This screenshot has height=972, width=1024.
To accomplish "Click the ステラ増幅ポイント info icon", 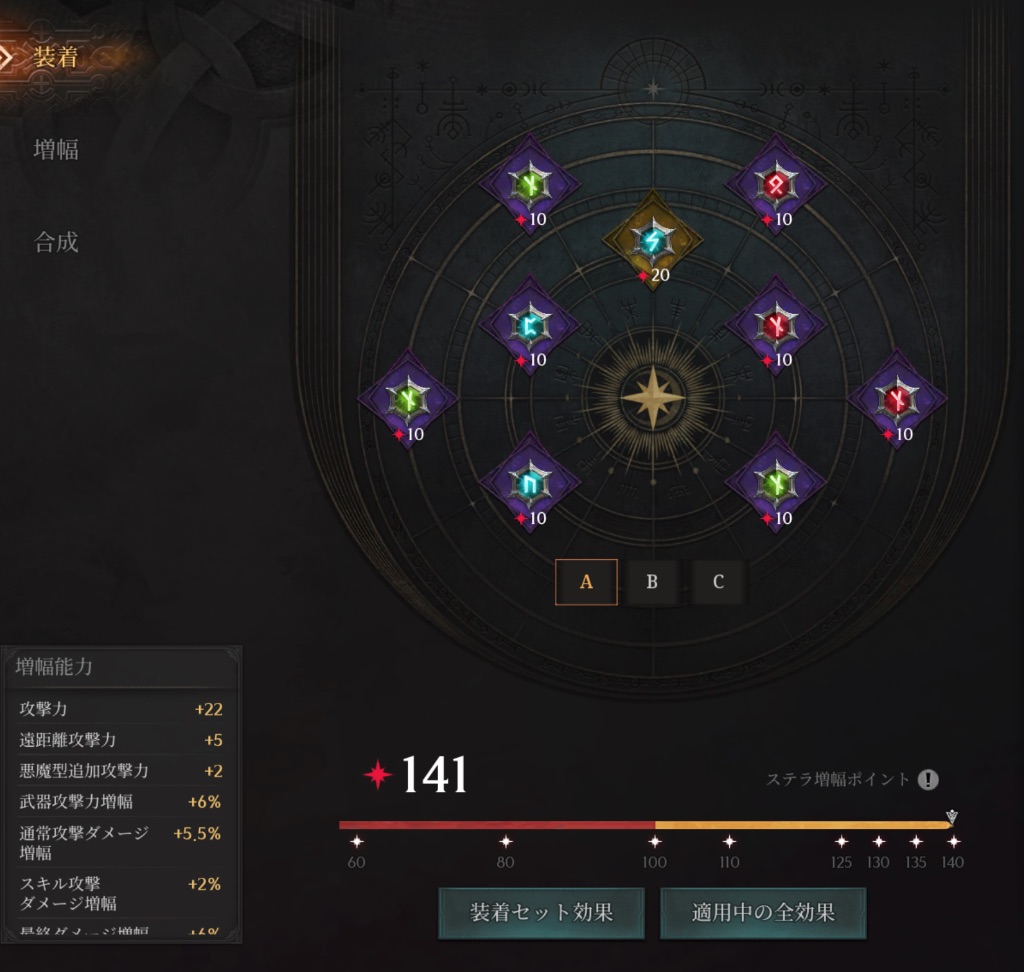I will pyautogui.click(x=929, y=780).
